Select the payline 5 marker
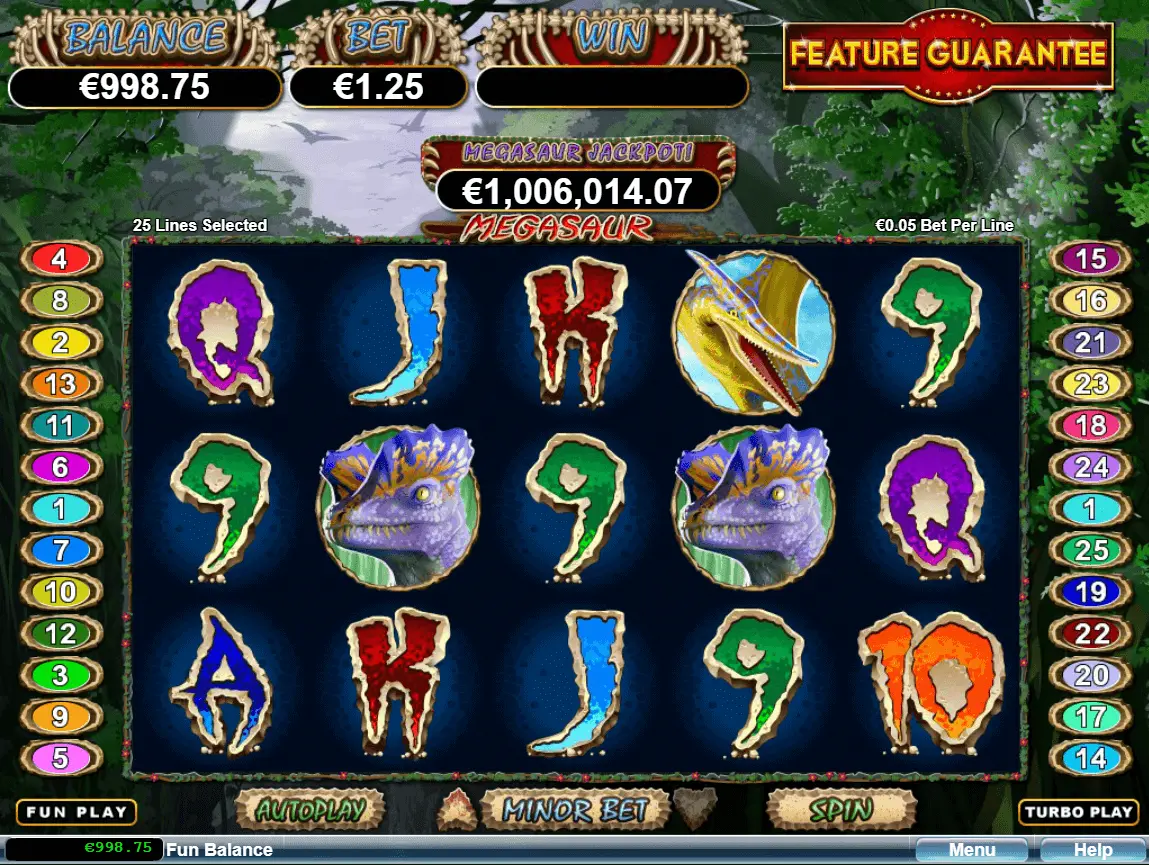 coord(60,758)
